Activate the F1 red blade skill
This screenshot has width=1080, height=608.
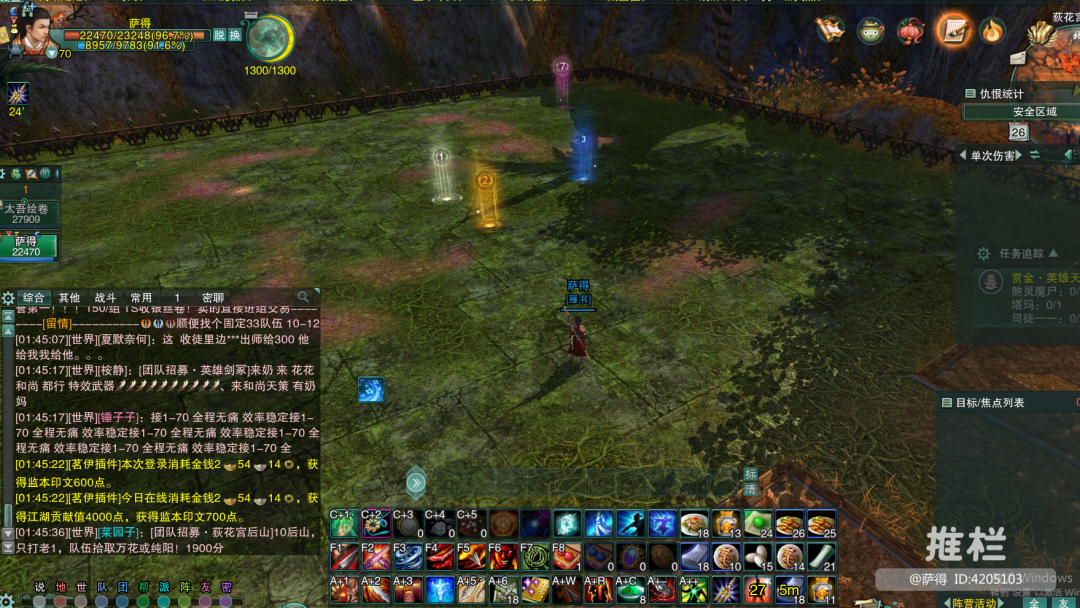[343, 555]
